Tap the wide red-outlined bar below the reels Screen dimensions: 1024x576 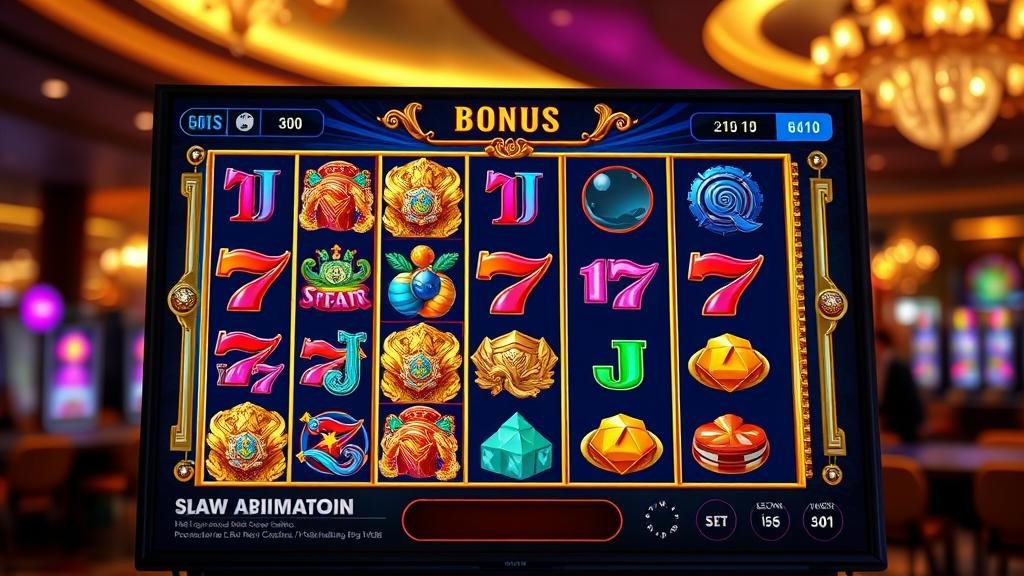[512, 520]
